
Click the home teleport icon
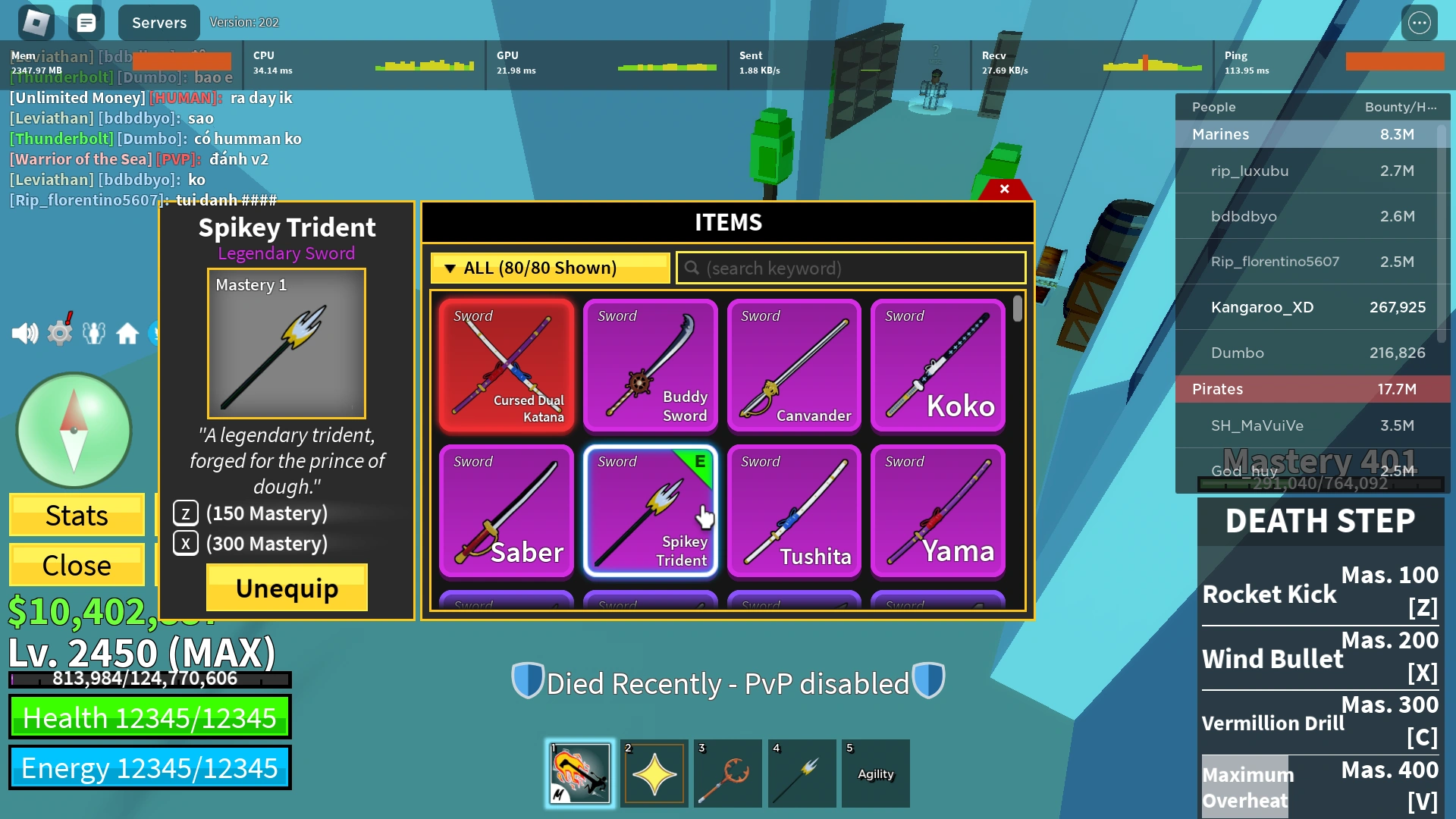pyautogui.click(x=127, y=331)
